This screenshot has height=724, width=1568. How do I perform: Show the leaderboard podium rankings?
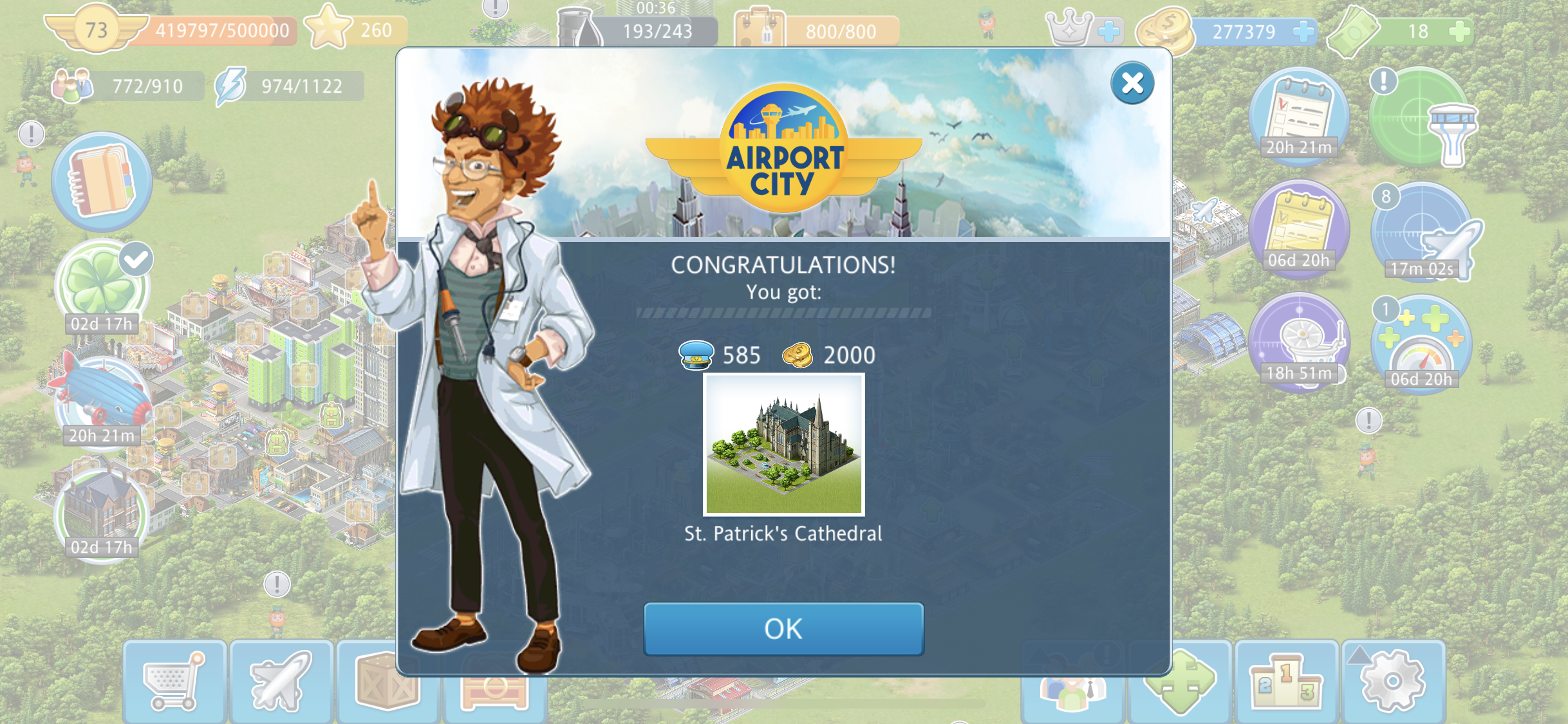coord(1286,682)
